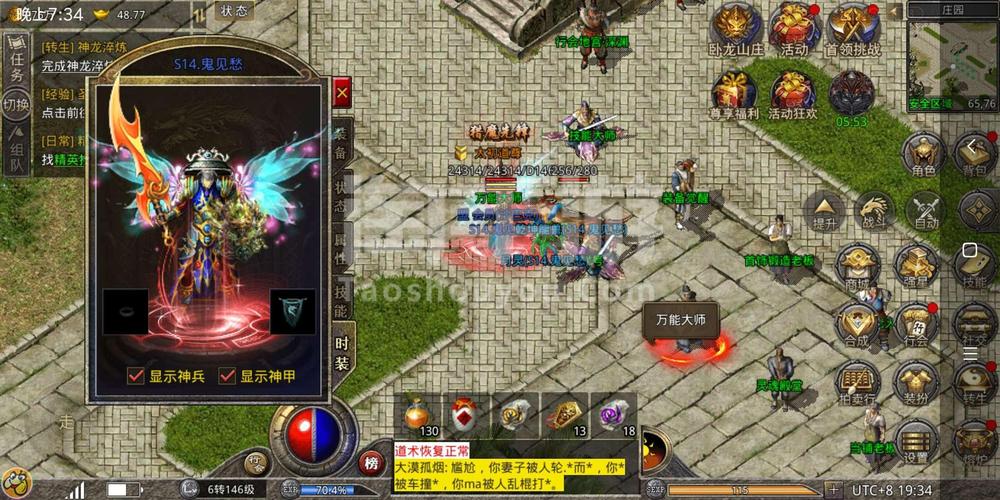Screen dimensions: 1000x500
Task: Toggle the 显示神兵 checkbox
Action: pos(136,376)
